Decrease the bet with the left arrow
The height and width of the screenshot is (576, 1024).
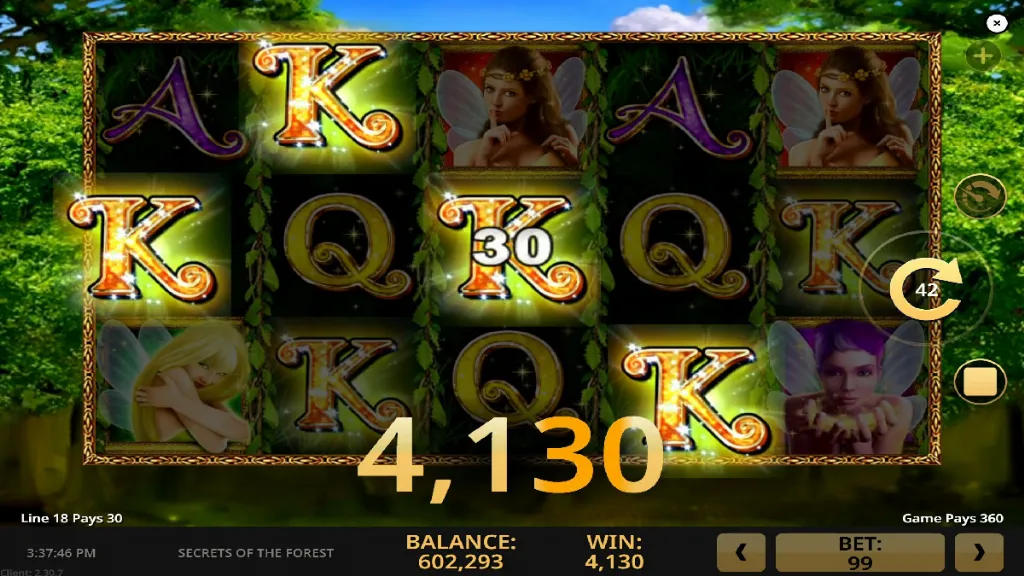[741, 552]
